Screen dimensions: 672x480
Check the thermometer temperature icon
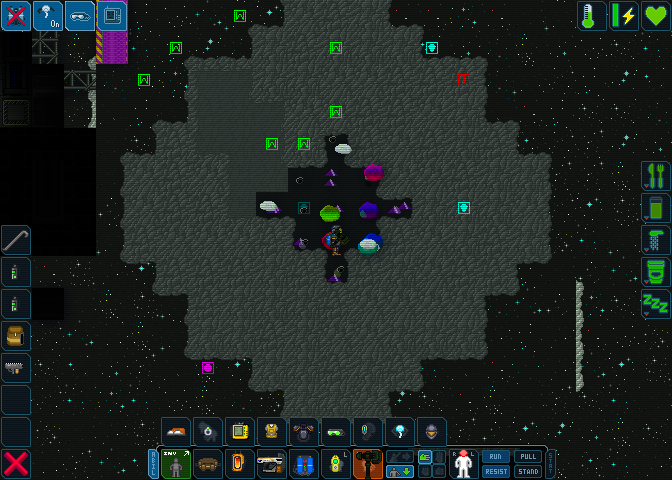point(592,16)
